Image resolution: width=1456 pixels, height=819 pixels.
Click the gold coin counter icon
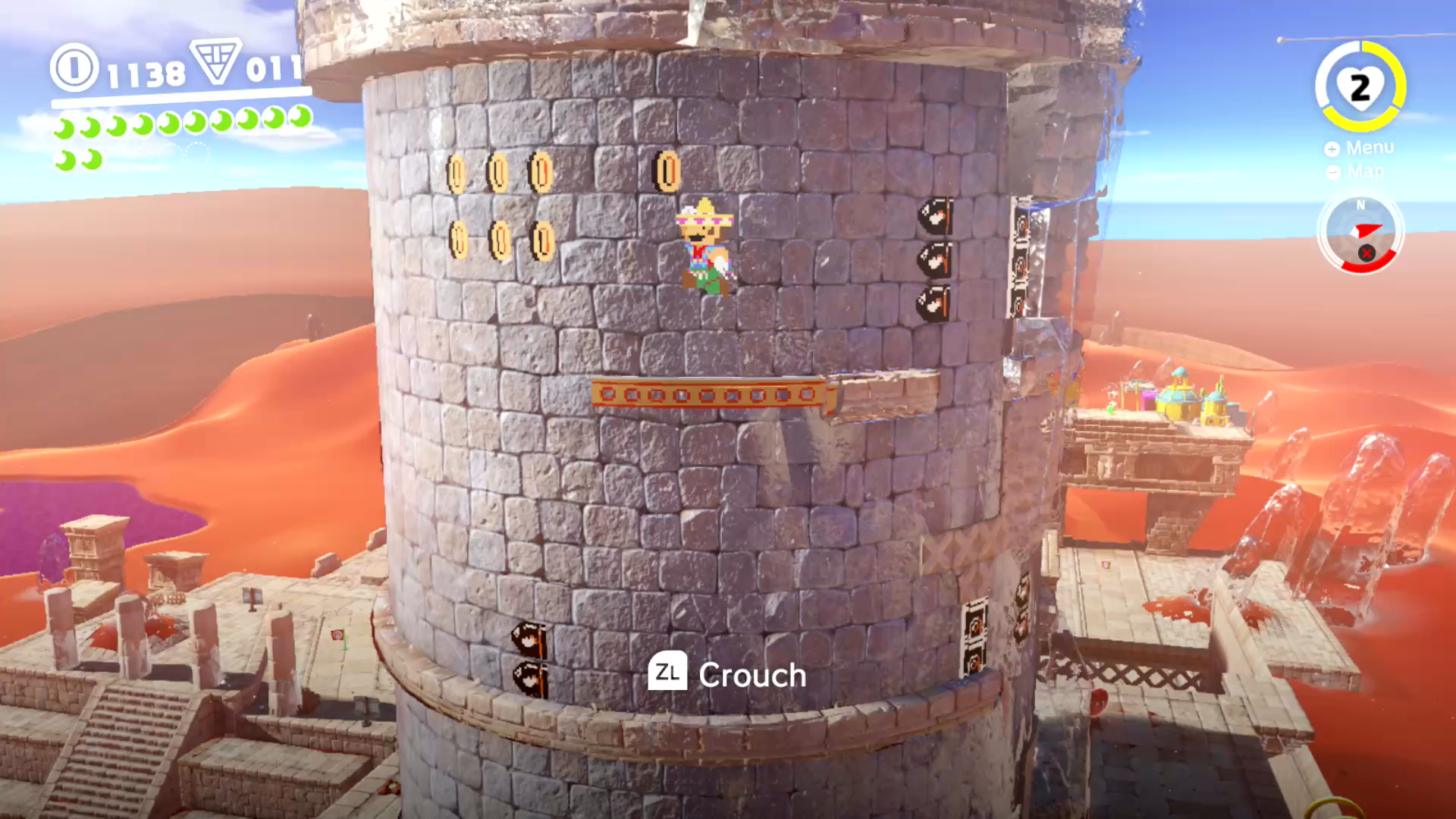[x=74, y=70]
